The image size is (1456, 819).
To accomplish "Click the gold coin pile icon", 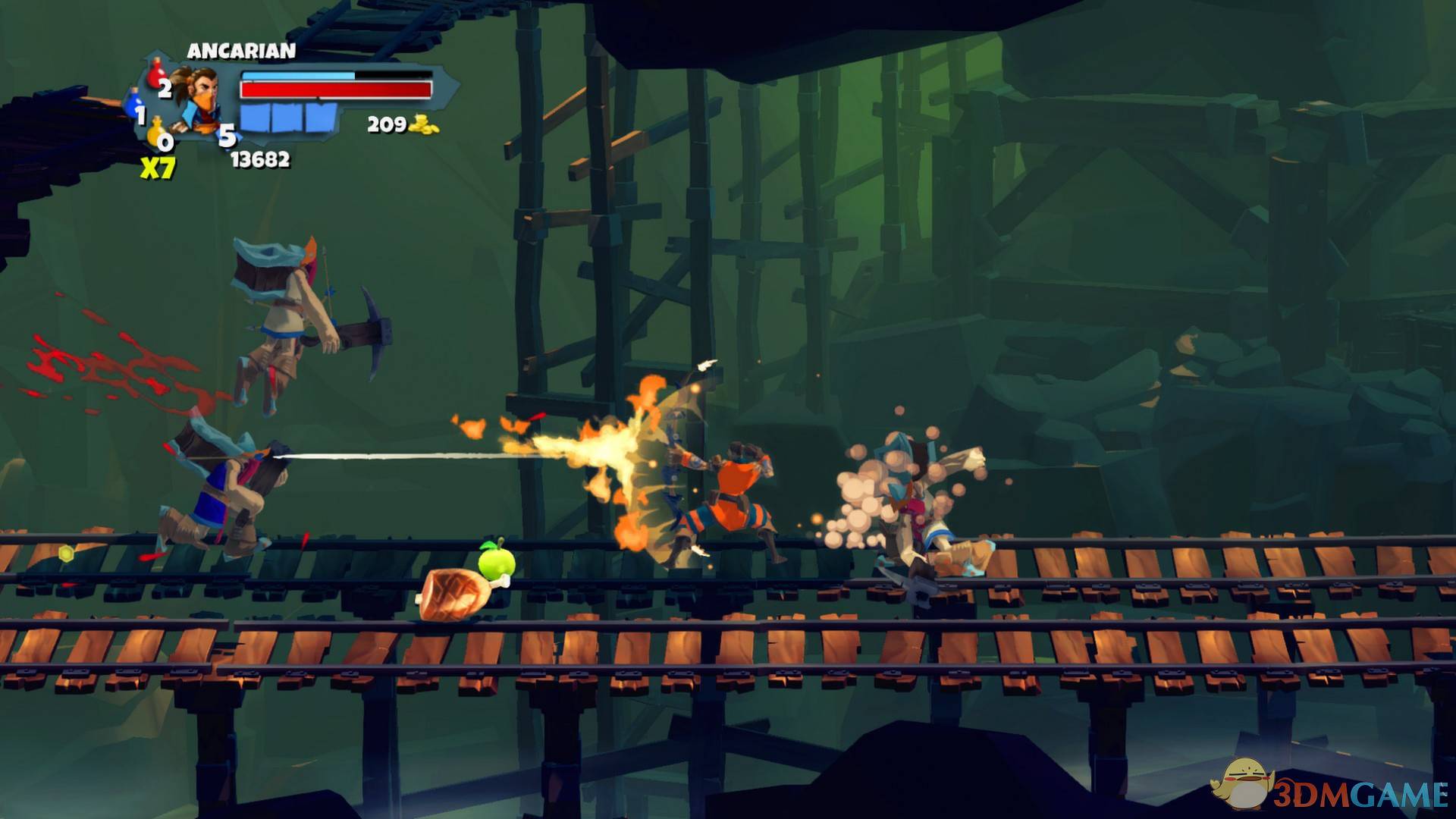I will click(425, 125).
